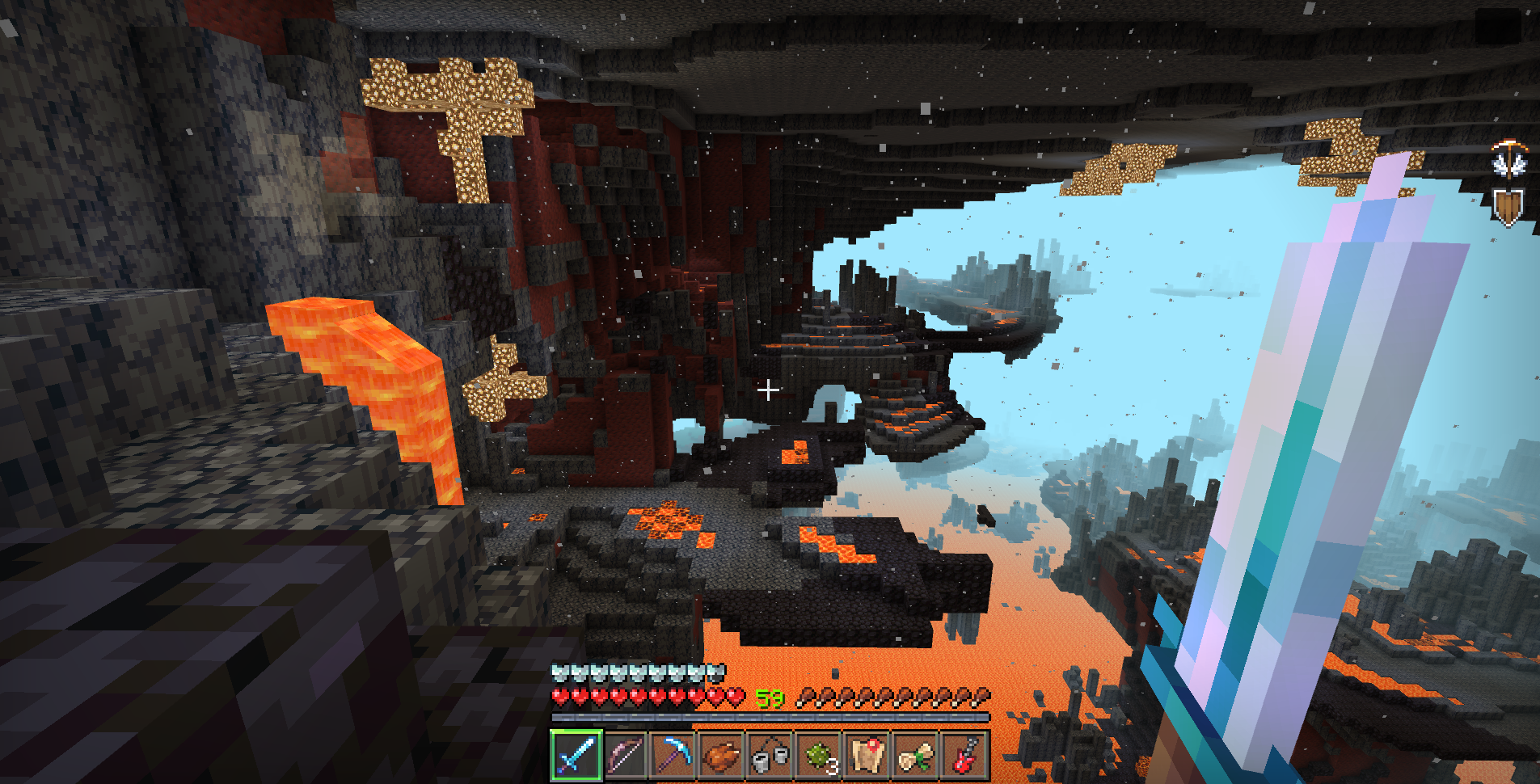Image resolution: width=1540 pixels, height=784 pixels.
Task: Click the winged crossbow status icon
Action: (x=1508, y=159)
